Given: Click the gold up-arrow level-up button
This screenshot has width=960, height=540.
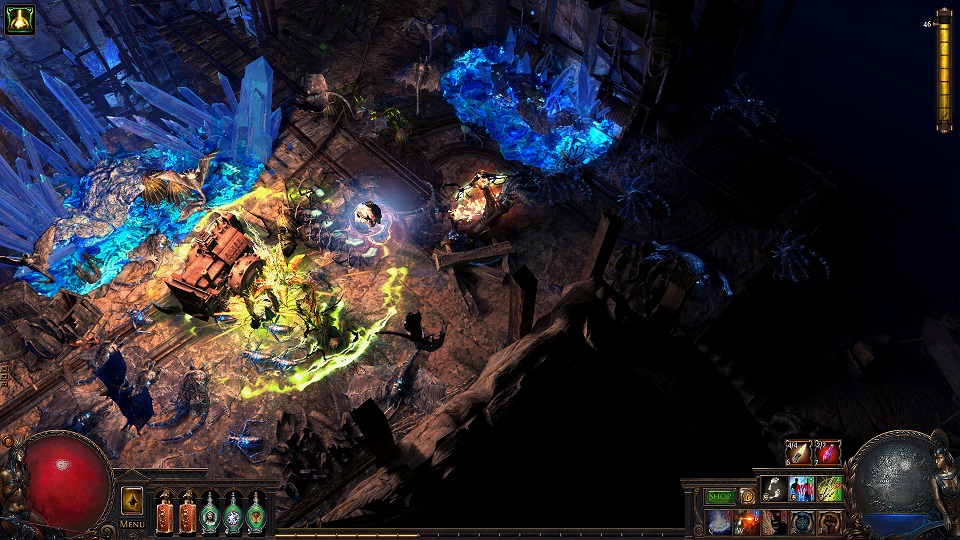Looking at the screenshot, I should pos(132,500).
